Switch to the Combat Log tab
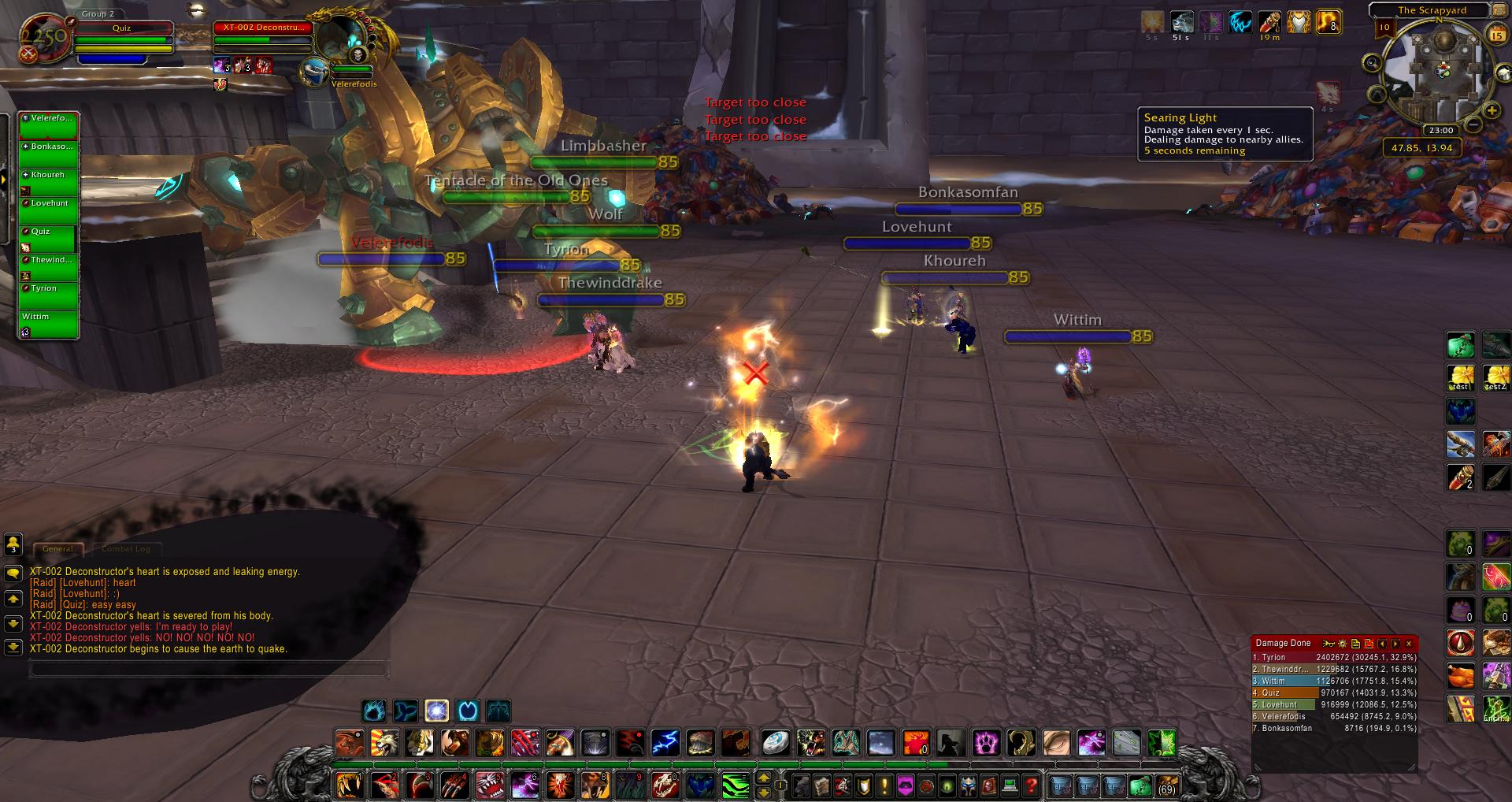This screenshot has height=802, width=1512. [126, 549]
